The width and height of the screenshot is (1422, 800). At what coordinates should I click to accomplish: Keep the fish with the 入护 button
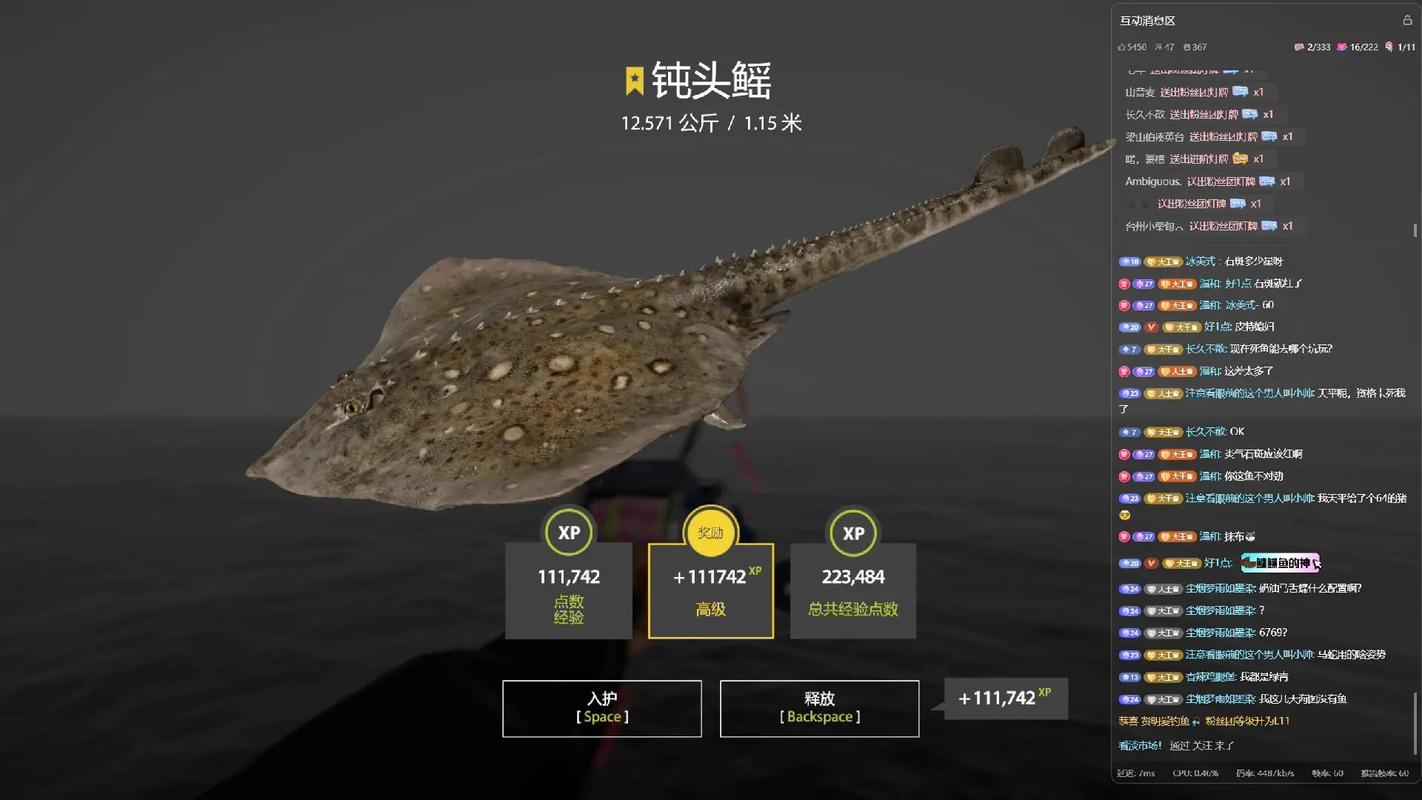click(x=602, y=708)
